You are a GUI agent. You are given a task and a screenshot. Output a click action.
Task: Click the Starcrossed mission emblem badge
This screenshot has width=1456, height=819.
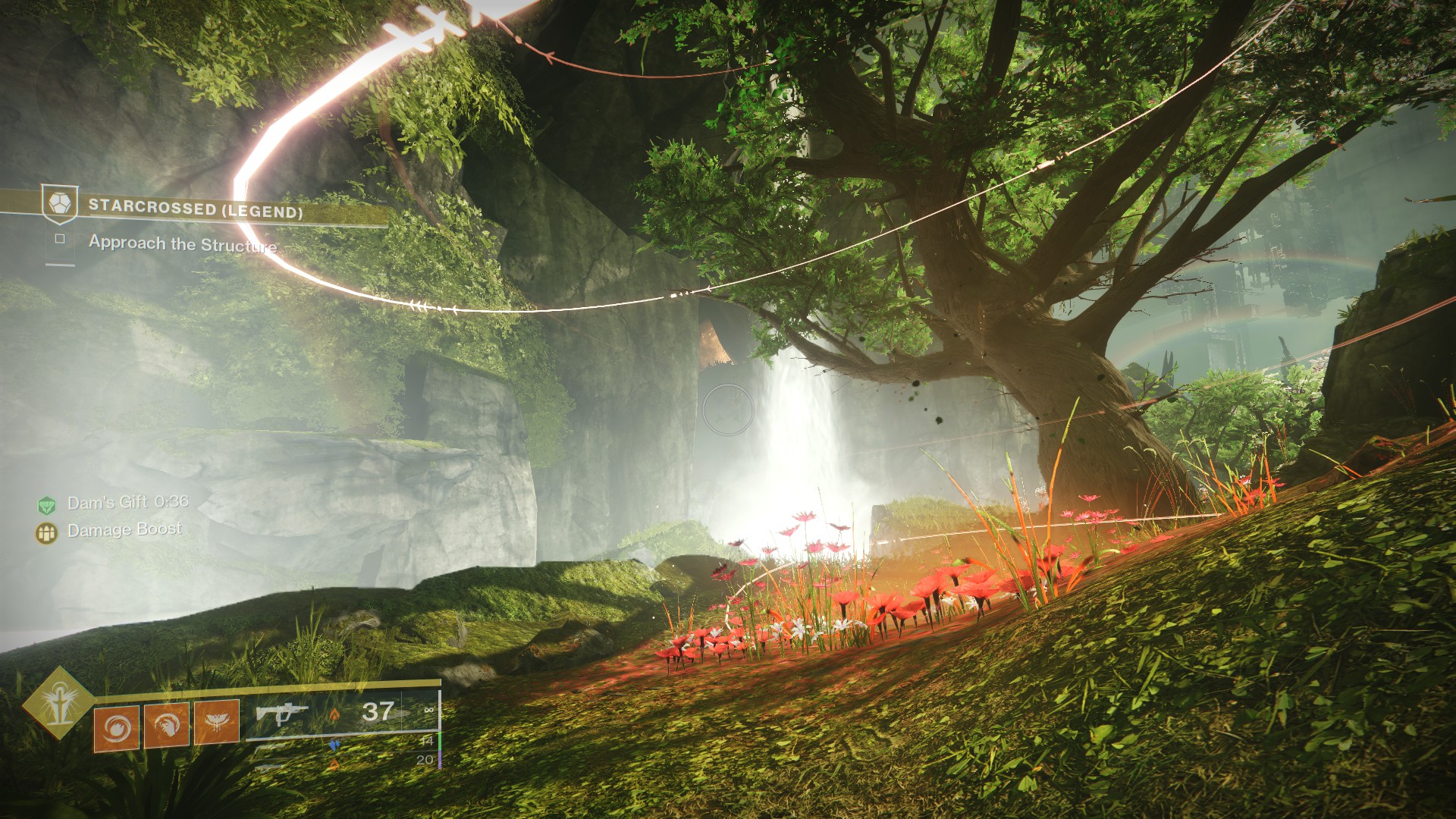[x=59, y=204]
